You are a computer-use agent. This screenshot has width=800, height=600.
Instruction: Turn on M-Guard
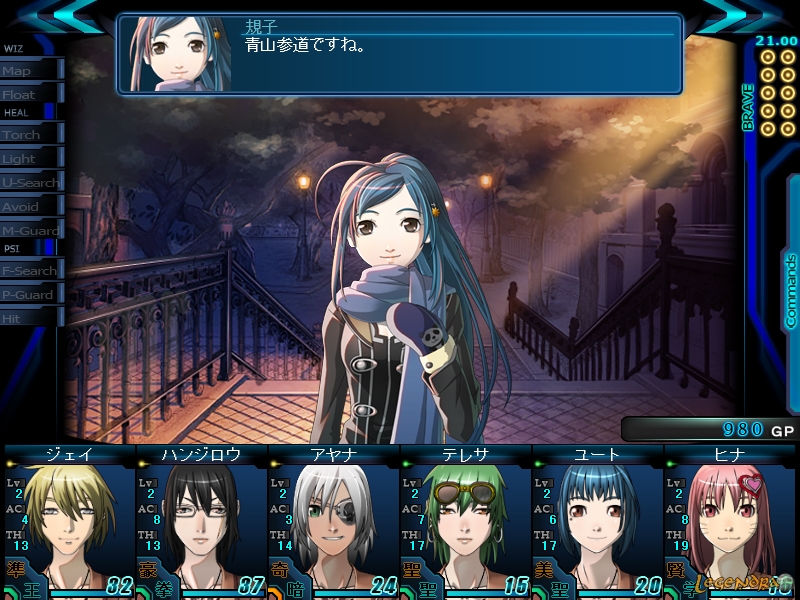30,231
